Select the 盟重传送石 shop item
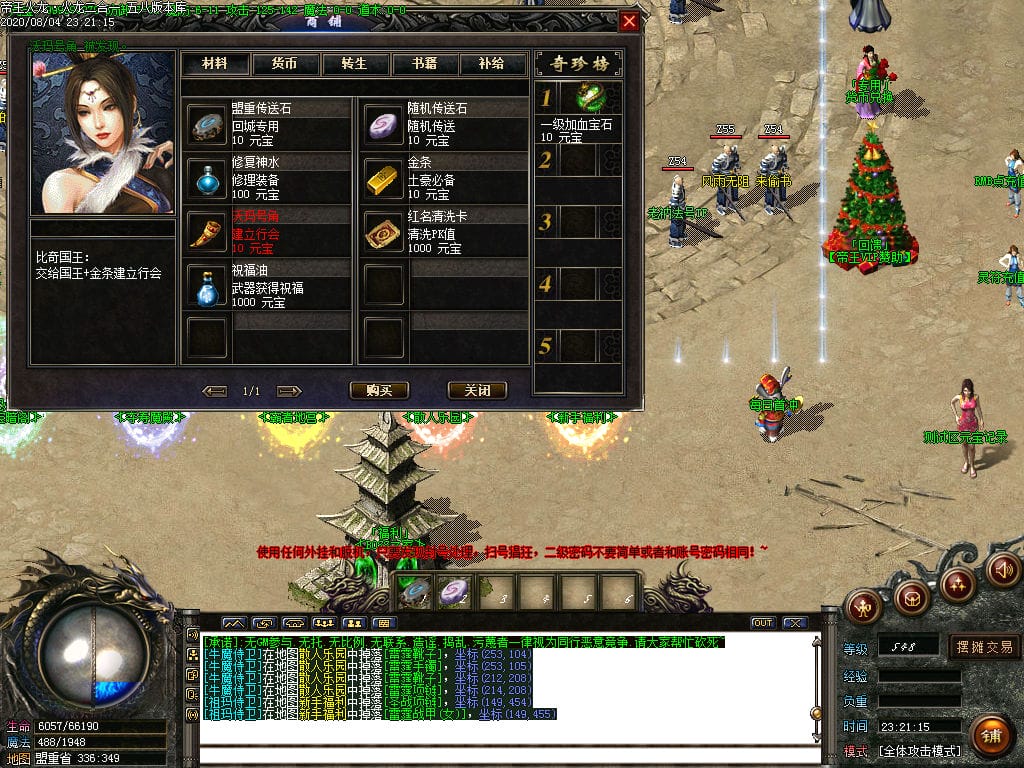This screenshot has height=768, width=1024. 209,125
